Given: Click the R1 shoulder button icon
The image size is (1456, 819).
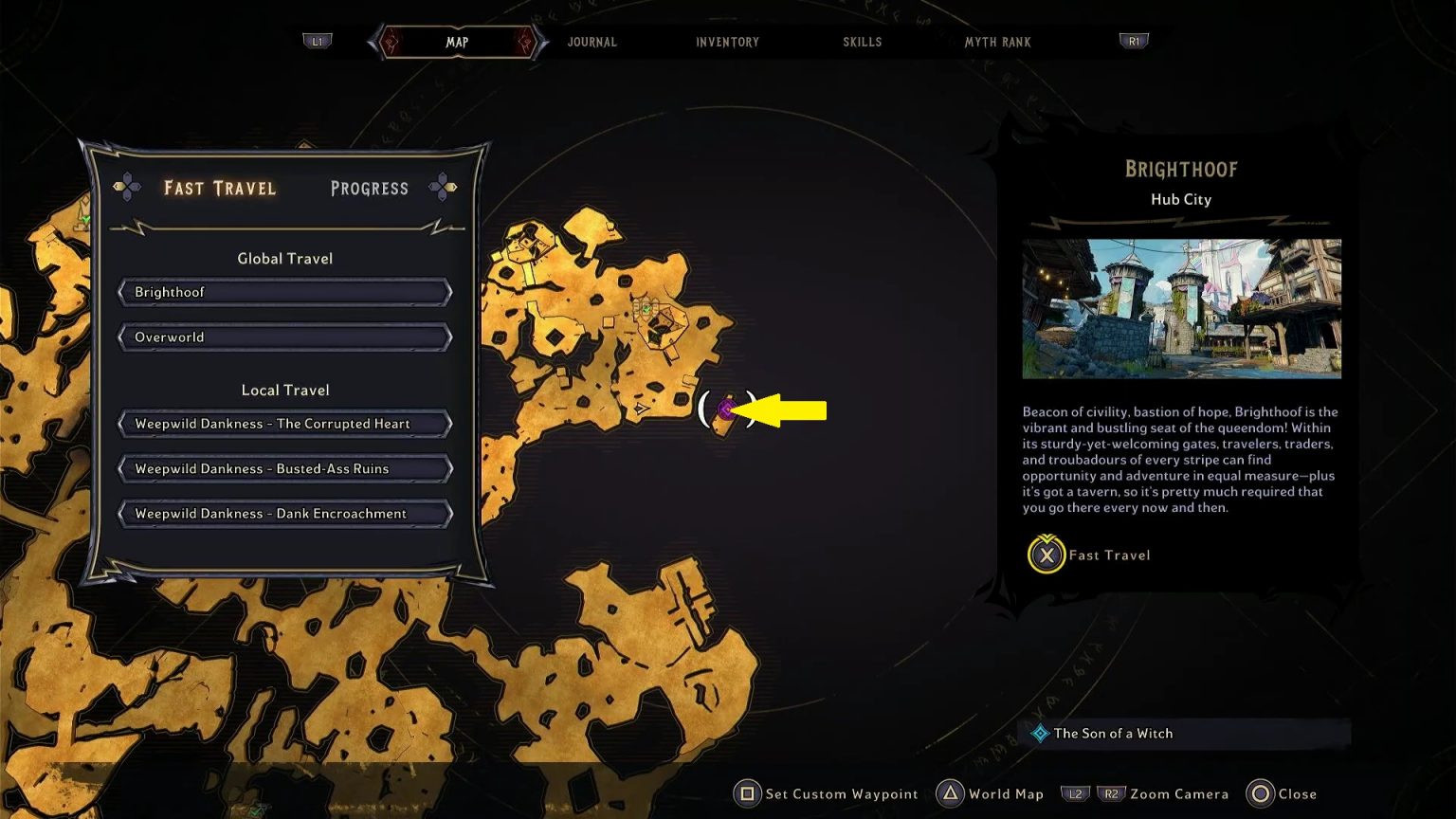Looking at the screenshot, I should (1134, 41).
